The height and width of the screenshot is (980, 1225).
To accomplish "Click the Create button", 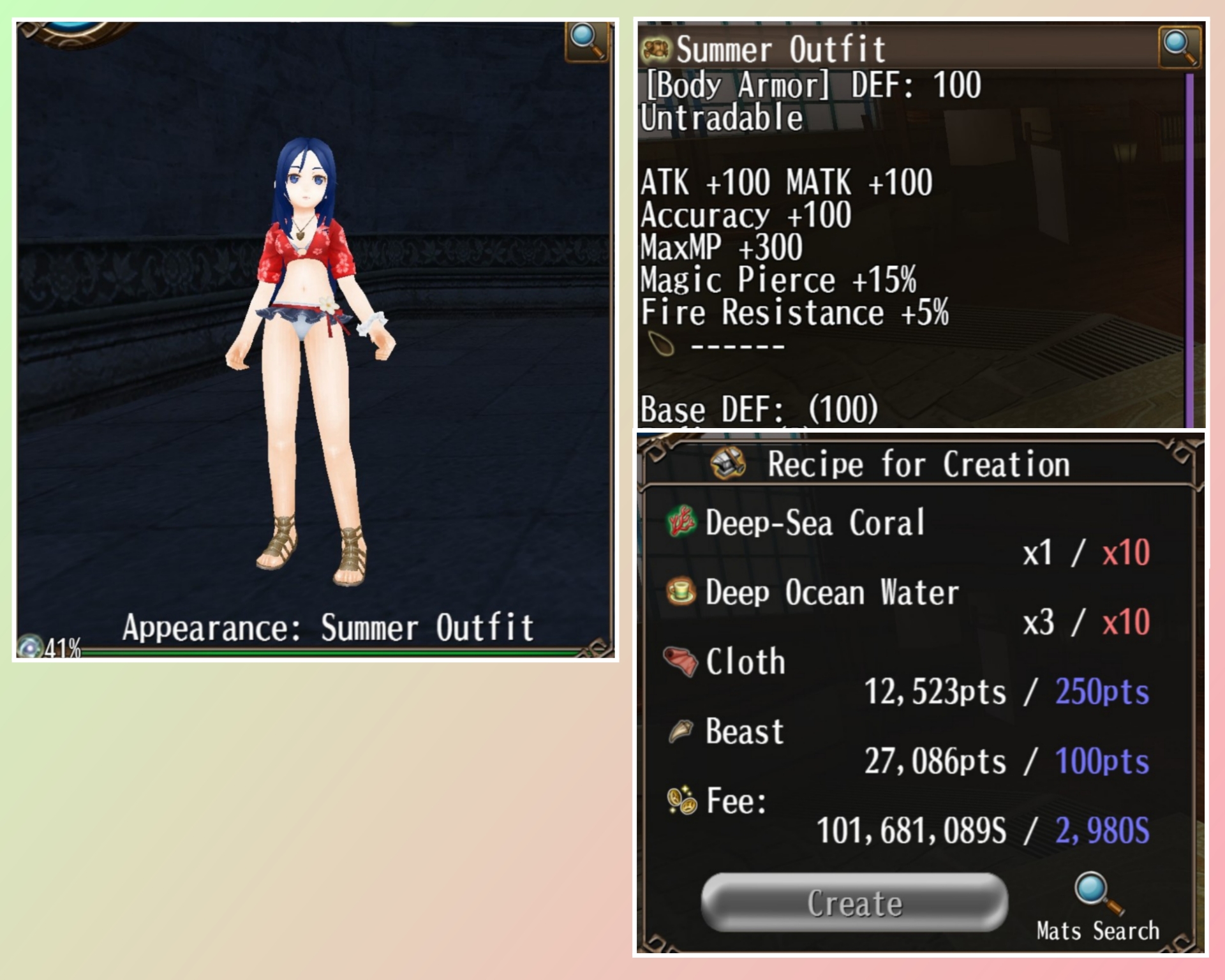I will (x=854, y=902).
